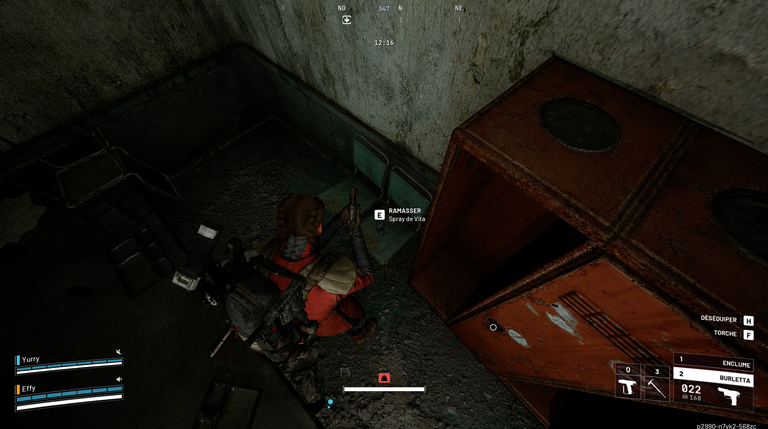Click the red backpack icon above stamina bar

pos(384,378)
